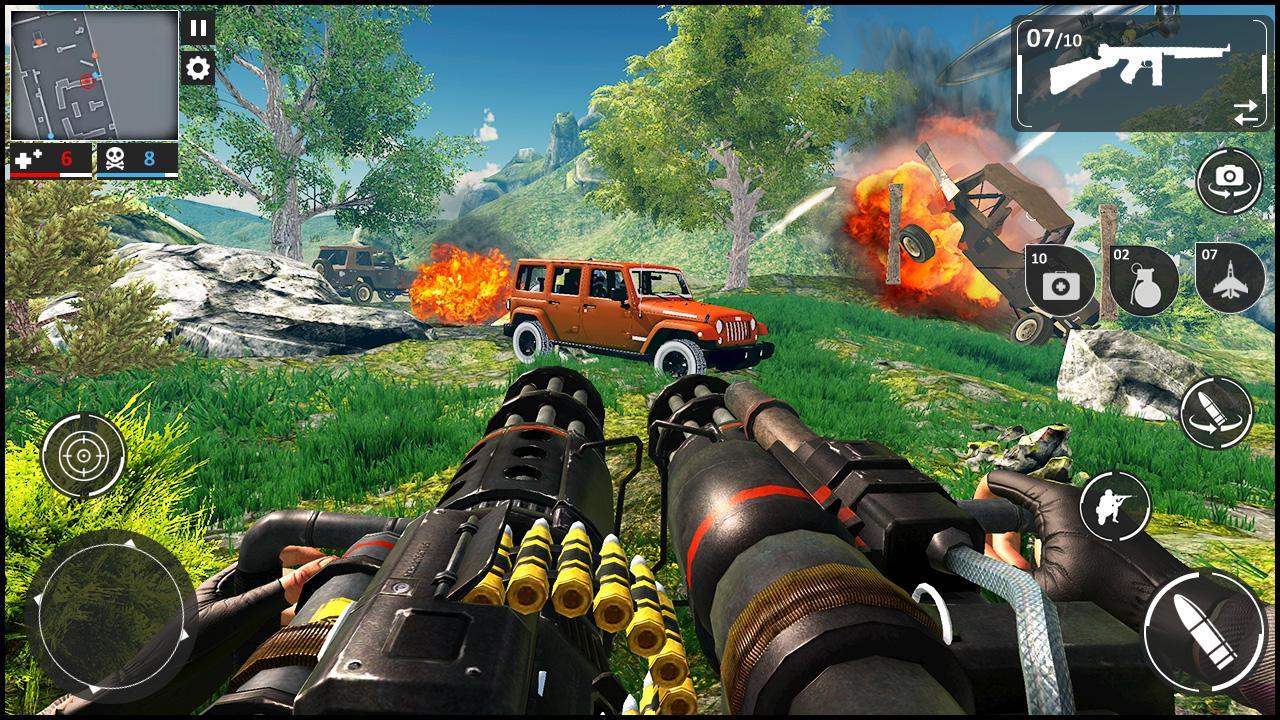Pause the game
The image size is (1280, 720).
pyautogui.click(x=198, y=28)
